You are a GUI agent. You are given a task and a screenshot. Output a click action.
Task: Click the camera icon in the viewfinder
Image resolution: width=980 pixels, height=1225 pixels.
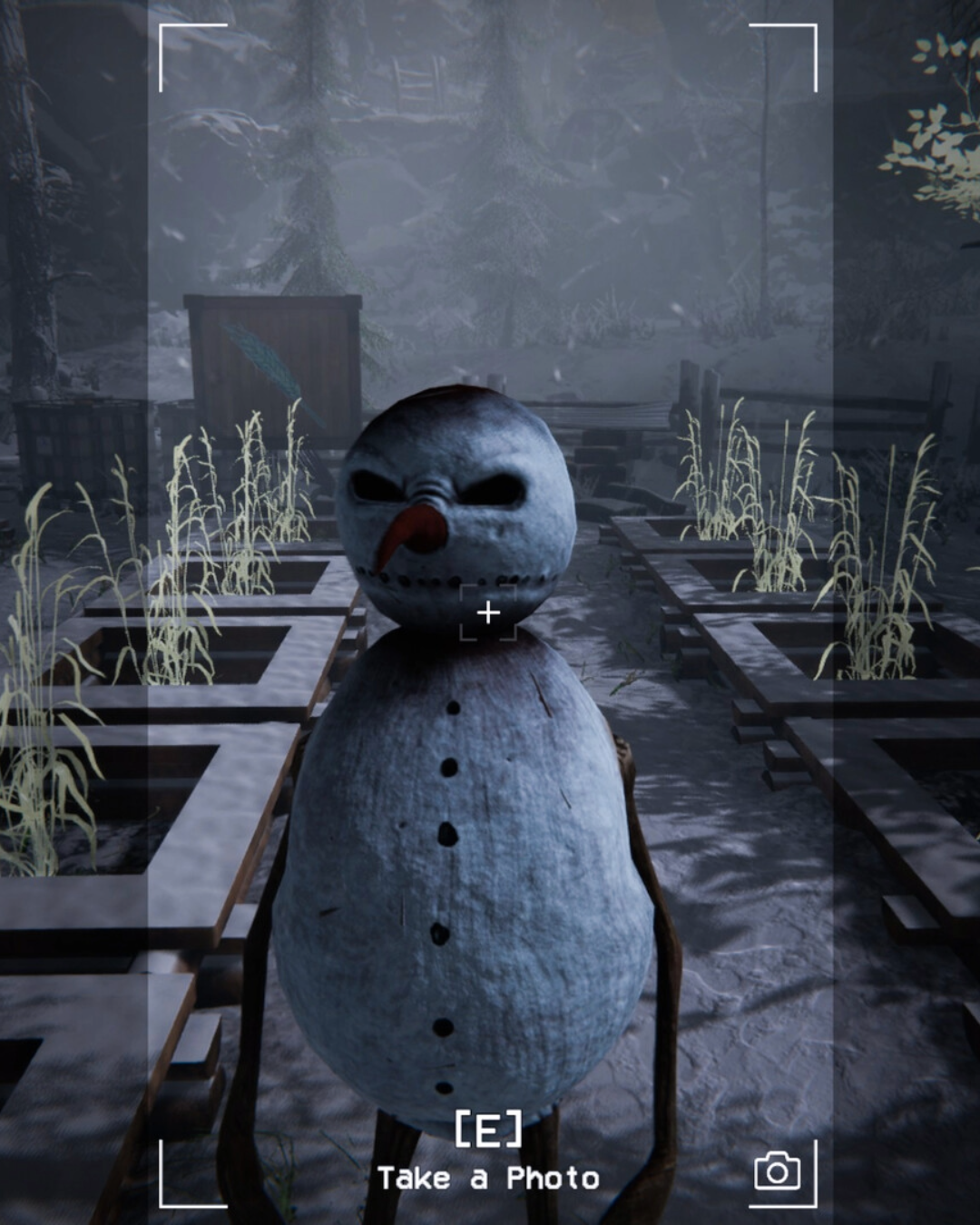(x=778, y=1171)
